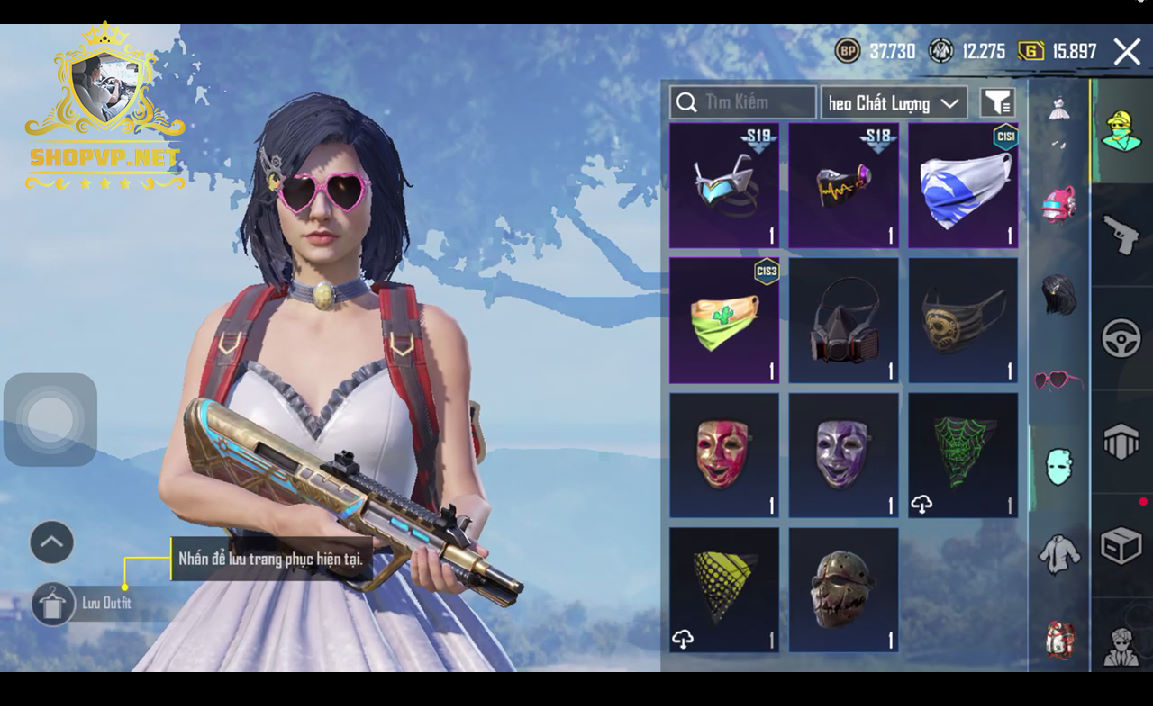Open the steering wheel vehicles tab
1153x706 pixels.
1121,338
